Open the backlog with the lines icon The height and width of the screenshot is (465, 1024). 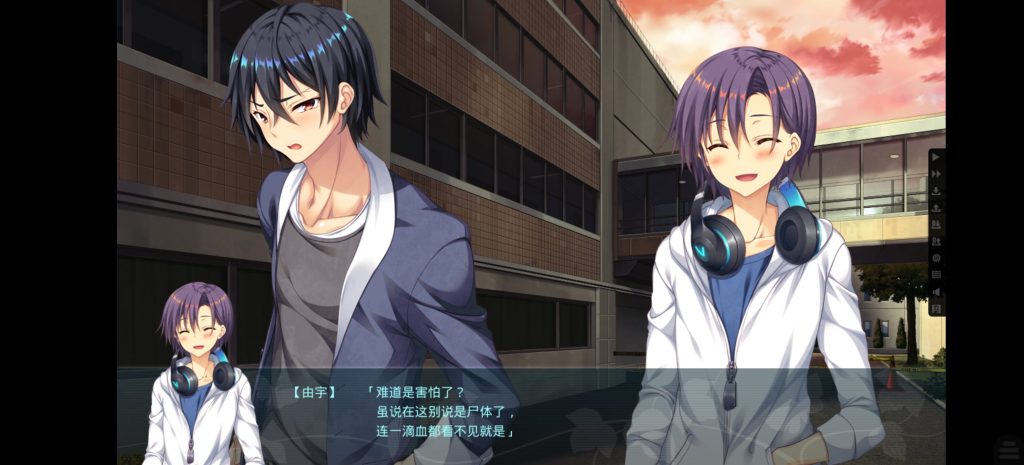(936, 274)
